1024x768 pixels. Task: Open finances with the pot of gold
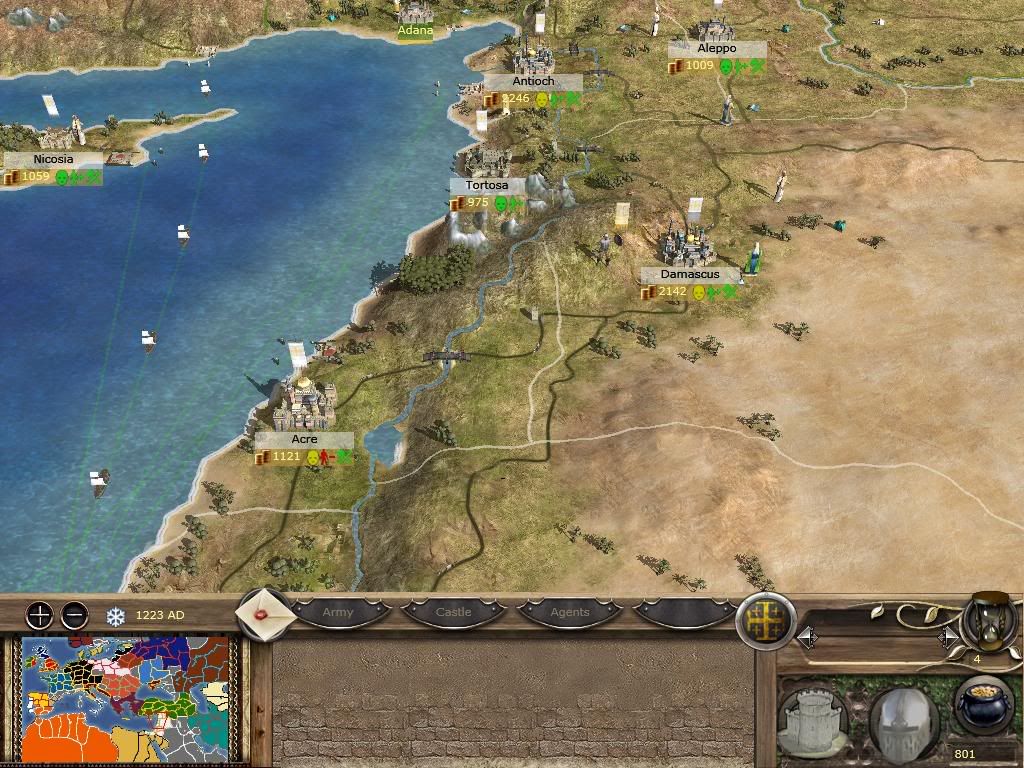982,706
